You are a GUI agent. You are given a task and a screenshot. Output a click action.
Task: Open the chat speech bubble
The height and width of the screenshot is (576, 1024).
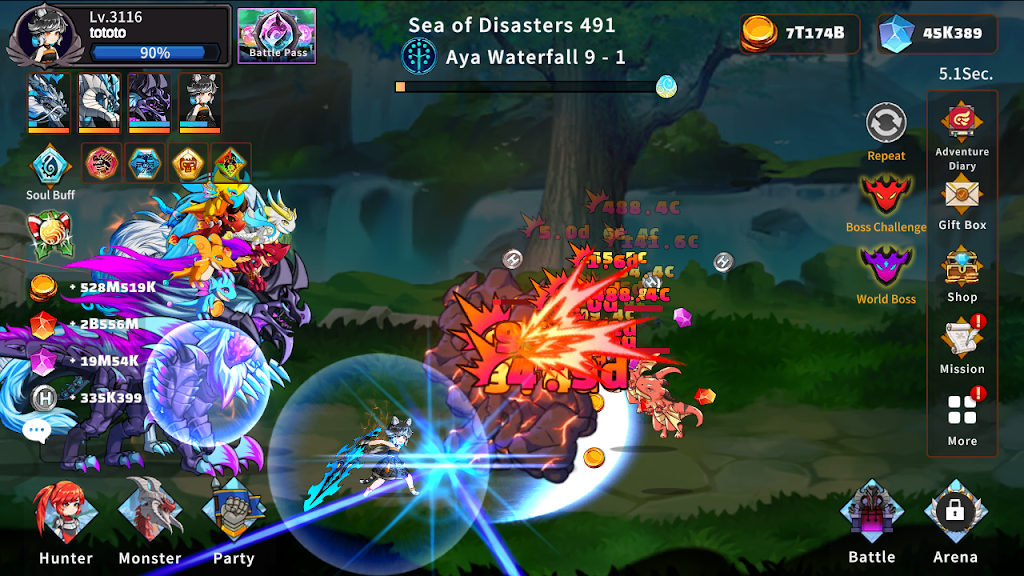(x=38, y=431)
